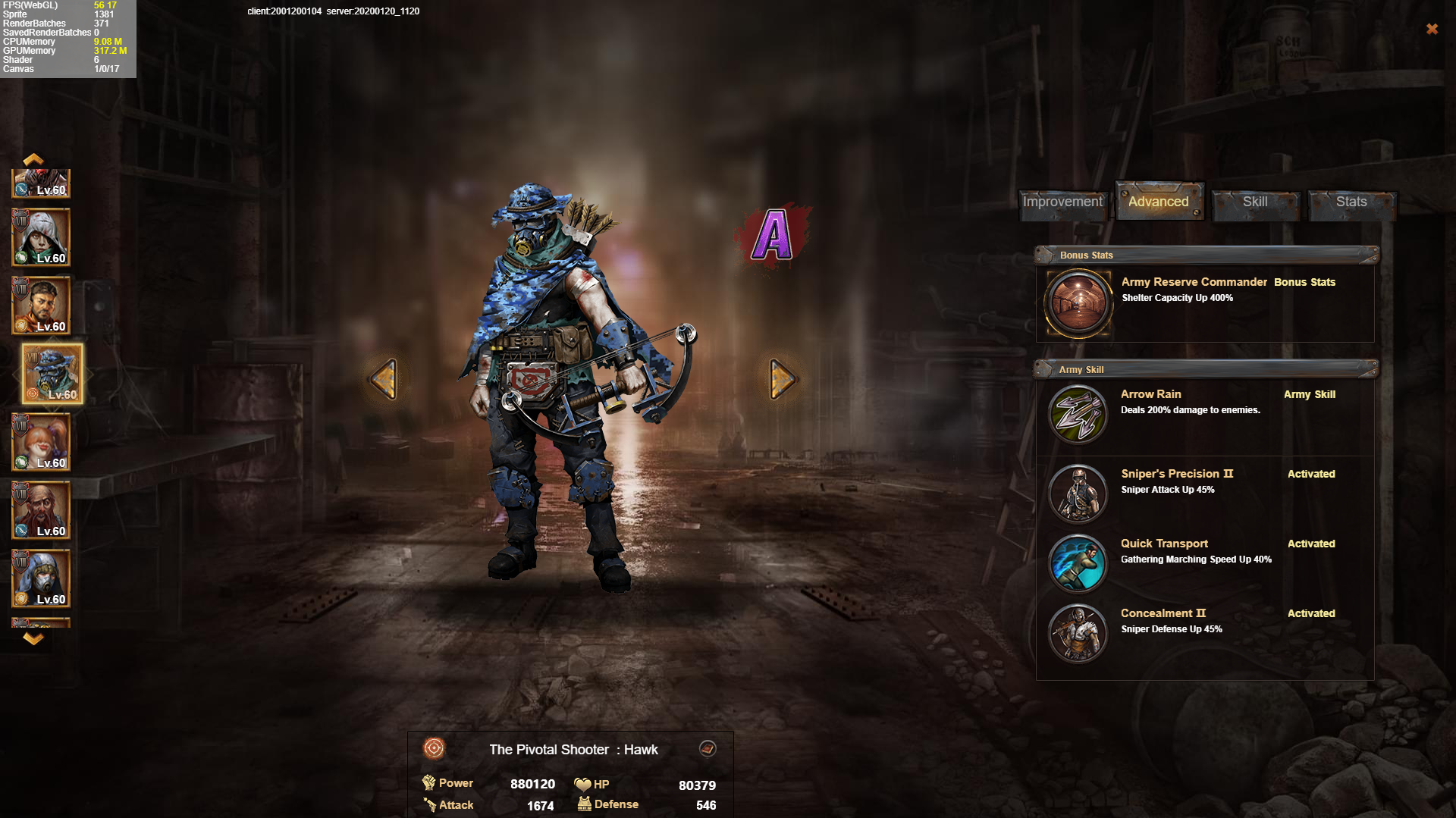Open the Advanced tab
This screenshot has width=1456, height=818.
pyautogui.click(x=1158, y=202)
